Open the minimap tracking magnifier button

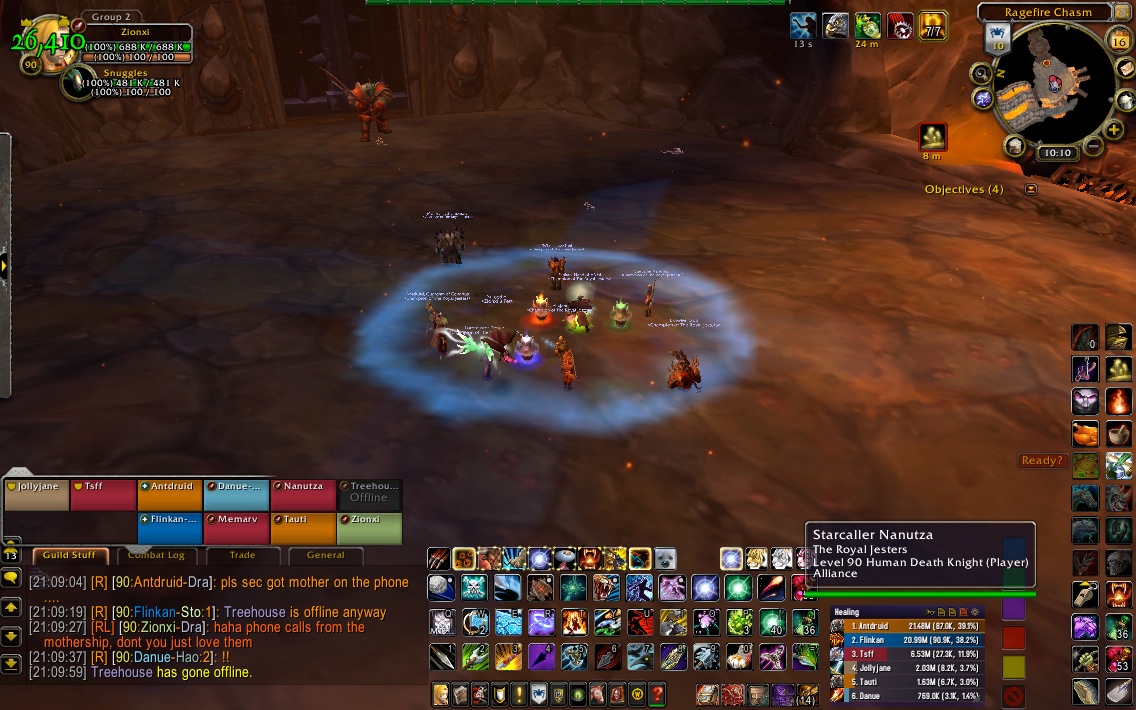[981, 73]
